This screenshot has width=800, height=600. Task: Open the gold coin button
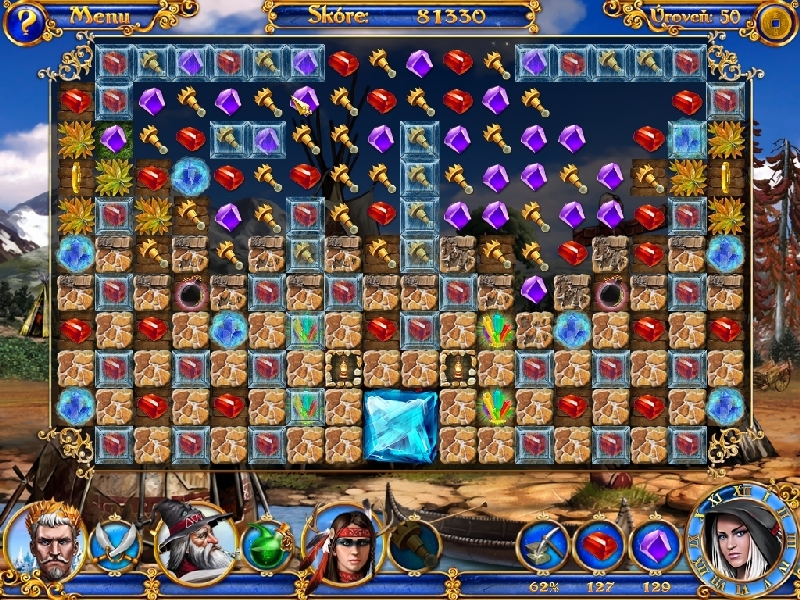click(777, 20)
